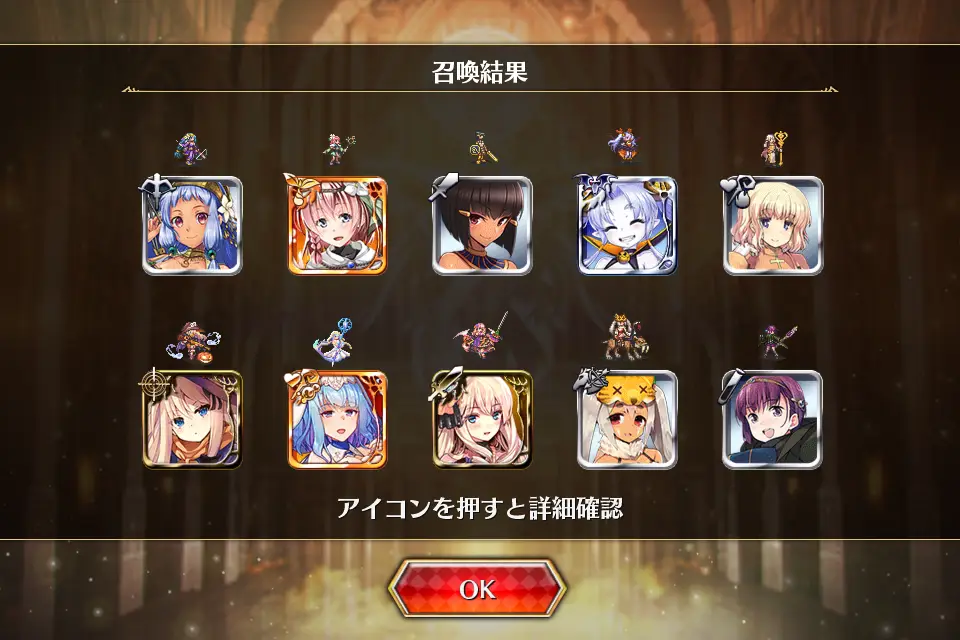View the laughing white-haired demon girl icon
960x640 pixels.
(x=627, y=226)
